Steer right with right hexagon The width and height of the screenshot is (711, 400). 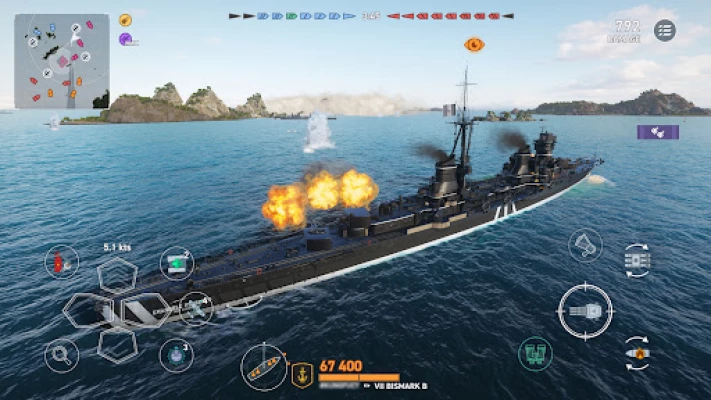click(147, 310)
